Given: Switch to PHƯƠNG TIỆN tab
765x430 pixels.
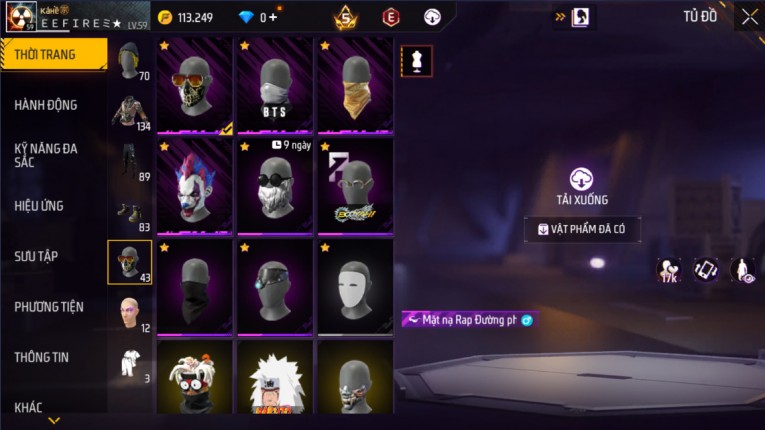Looking at the screenshot, I should coord(49,307).
